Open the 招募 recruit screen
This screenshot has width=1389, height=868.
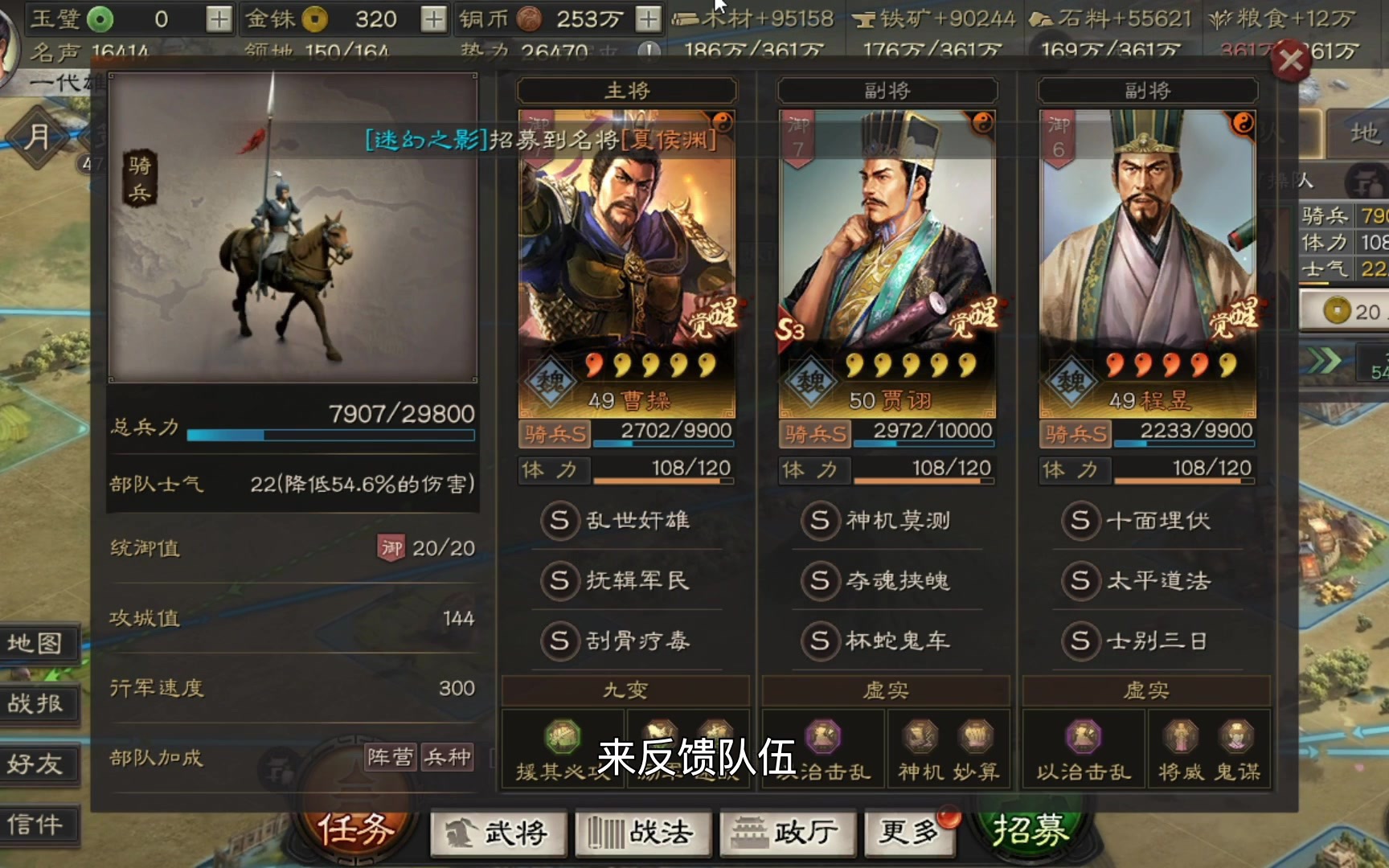tap(1030, 829)
